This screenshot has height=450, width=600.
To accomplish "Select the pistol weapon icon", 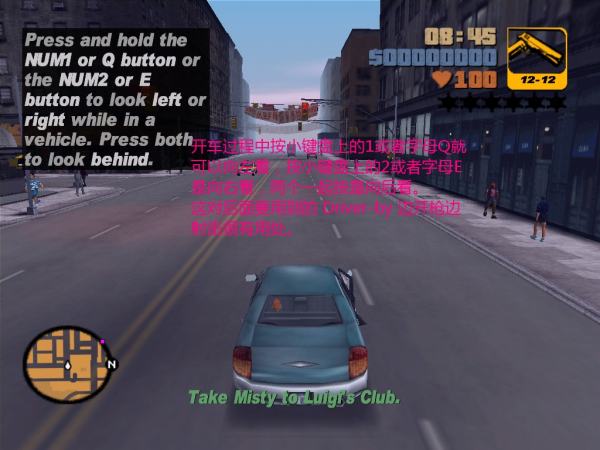I will point(536,54).
